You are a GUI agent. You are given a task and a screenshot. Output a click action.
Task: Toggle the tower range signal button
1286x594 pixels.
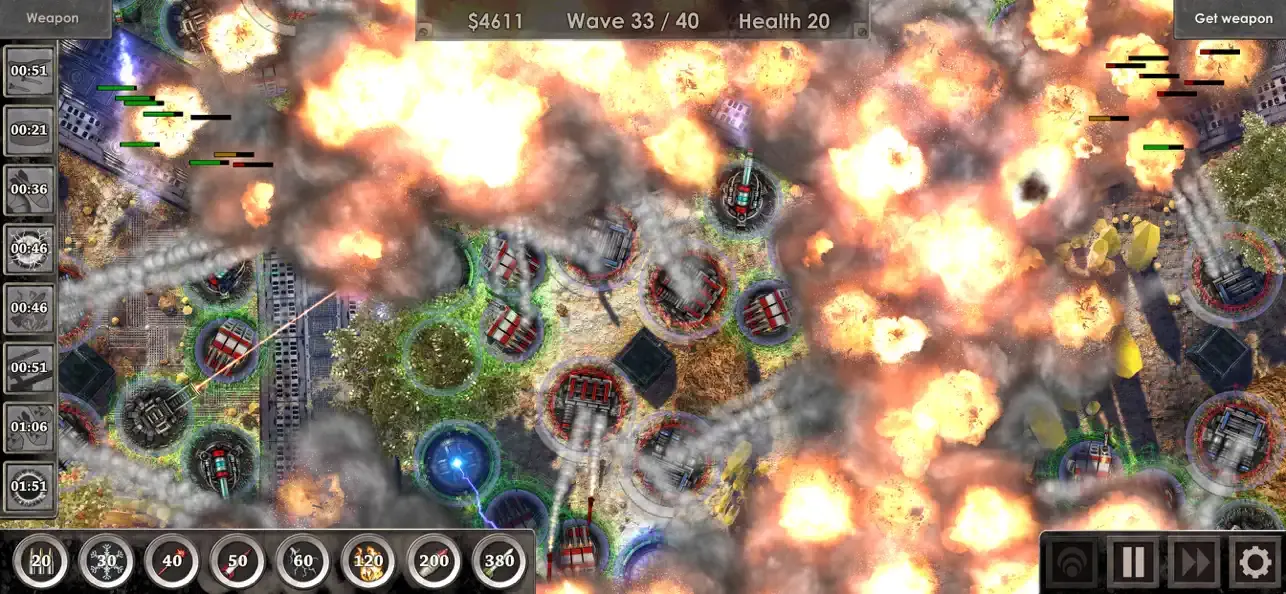(x=1073, y=562)
